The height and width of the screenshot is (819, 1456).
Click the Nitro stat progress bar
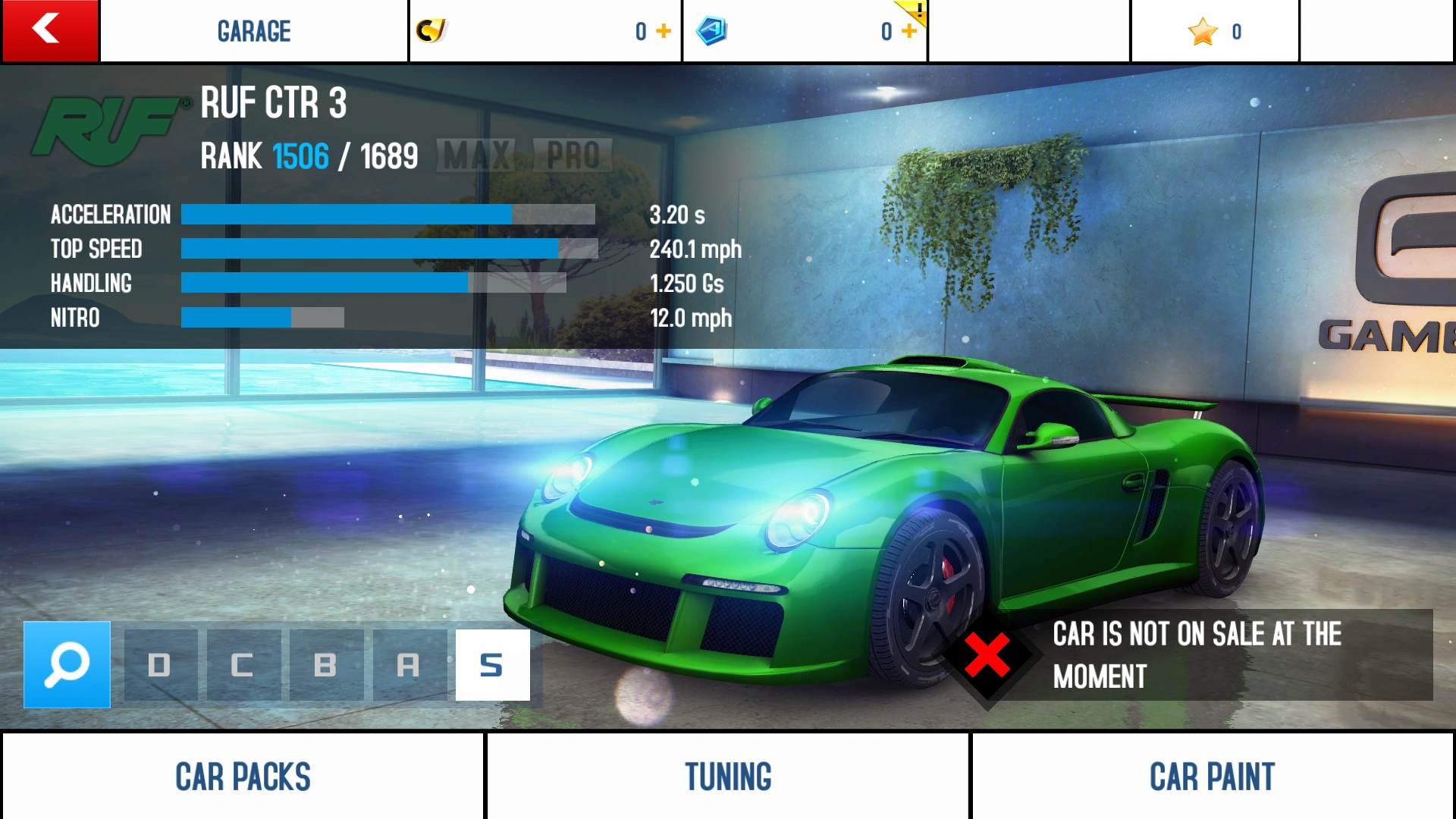click(262, 318)
